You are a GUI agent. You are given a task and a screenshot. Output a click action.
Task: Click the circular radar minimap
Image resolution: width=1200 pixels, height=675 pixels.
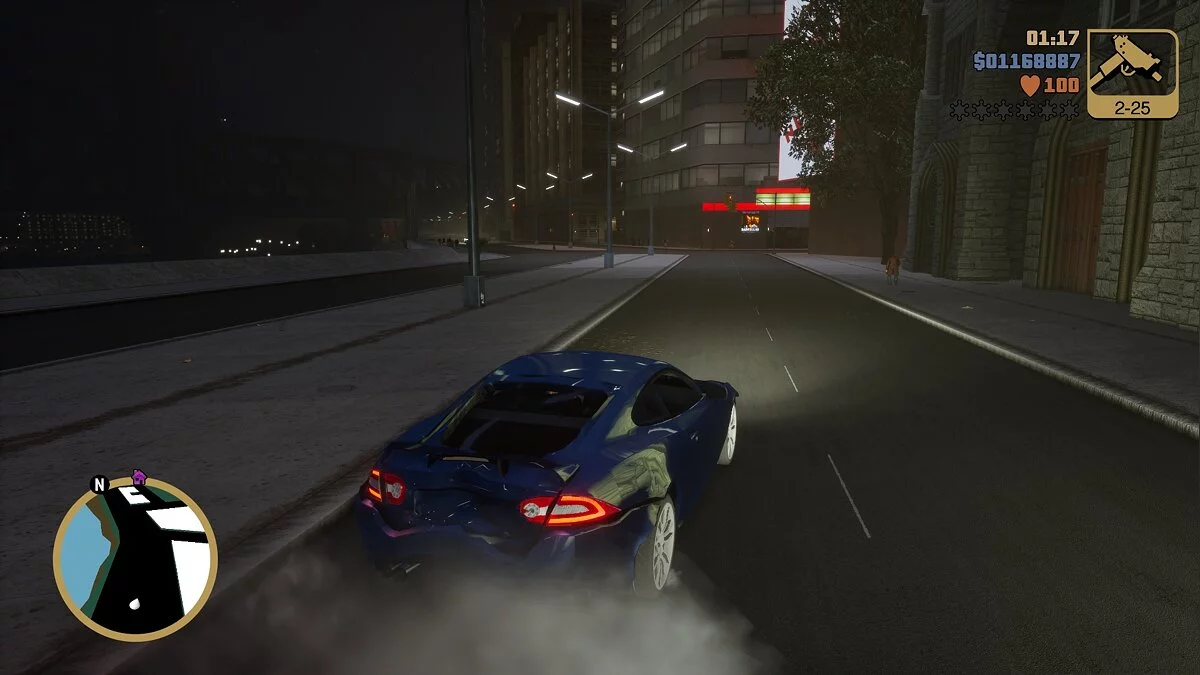pos(135,558)
